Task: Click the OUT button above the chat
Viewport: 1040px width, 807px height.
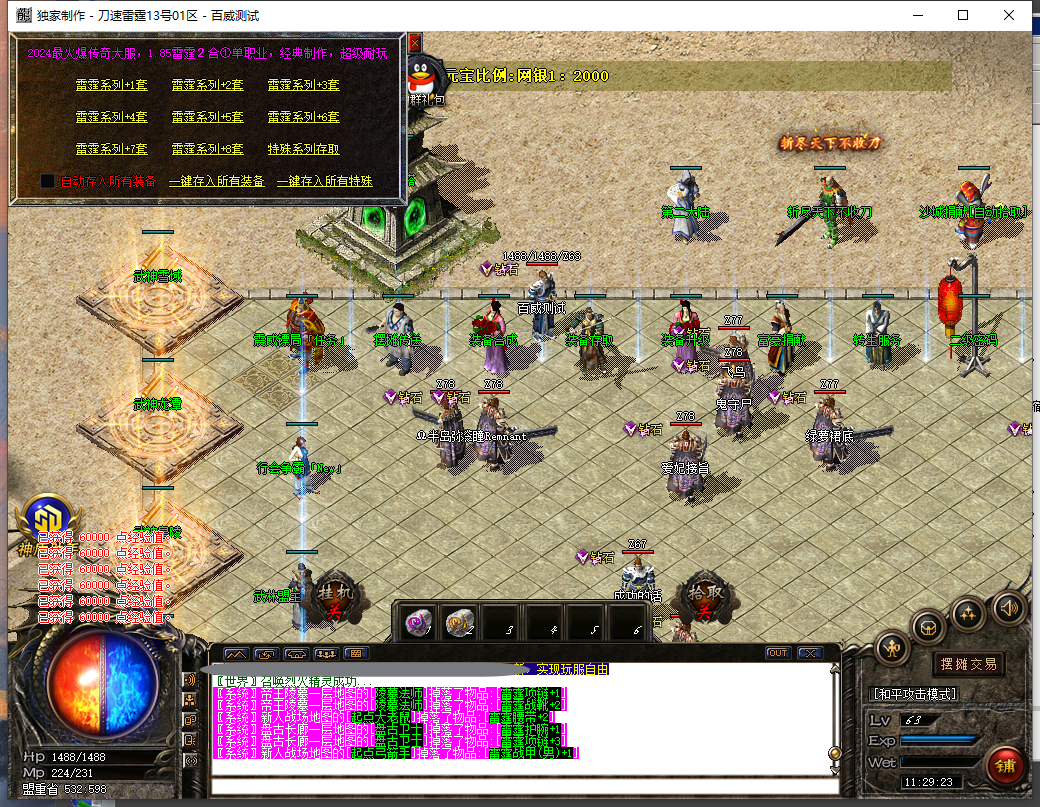Action: click(x=777, y=653)
